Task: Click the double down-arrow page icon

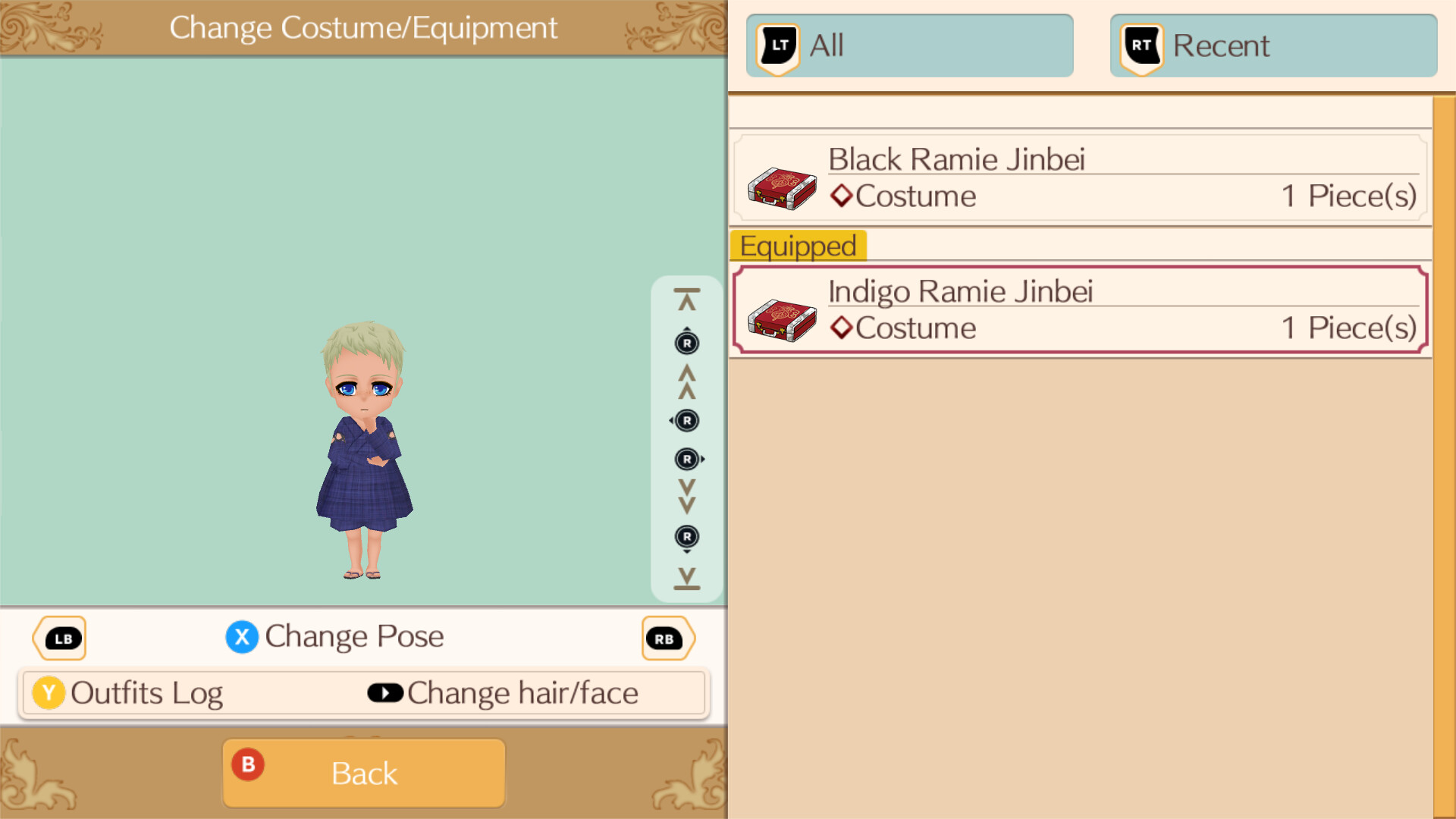Action: 686,497
